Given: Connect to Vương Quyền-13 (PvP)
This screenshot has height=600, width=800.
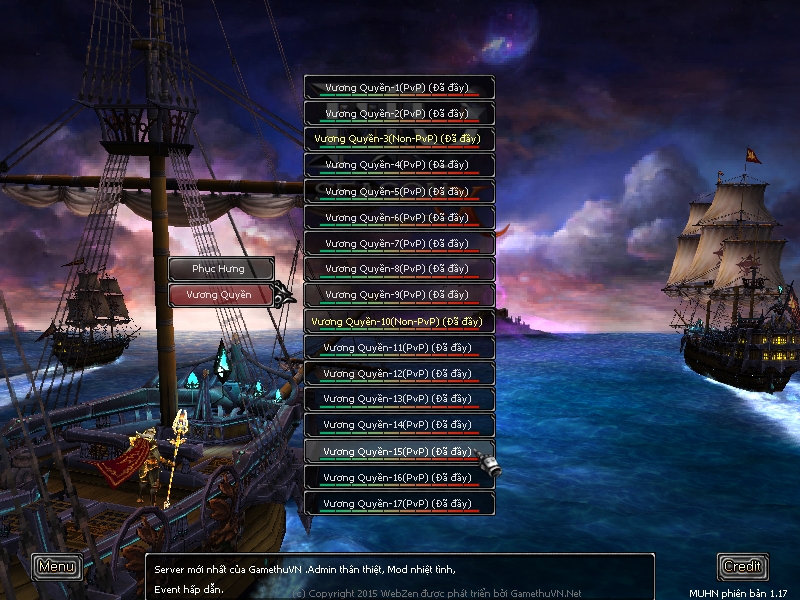Looking at the screenshot, I should 399,400.
